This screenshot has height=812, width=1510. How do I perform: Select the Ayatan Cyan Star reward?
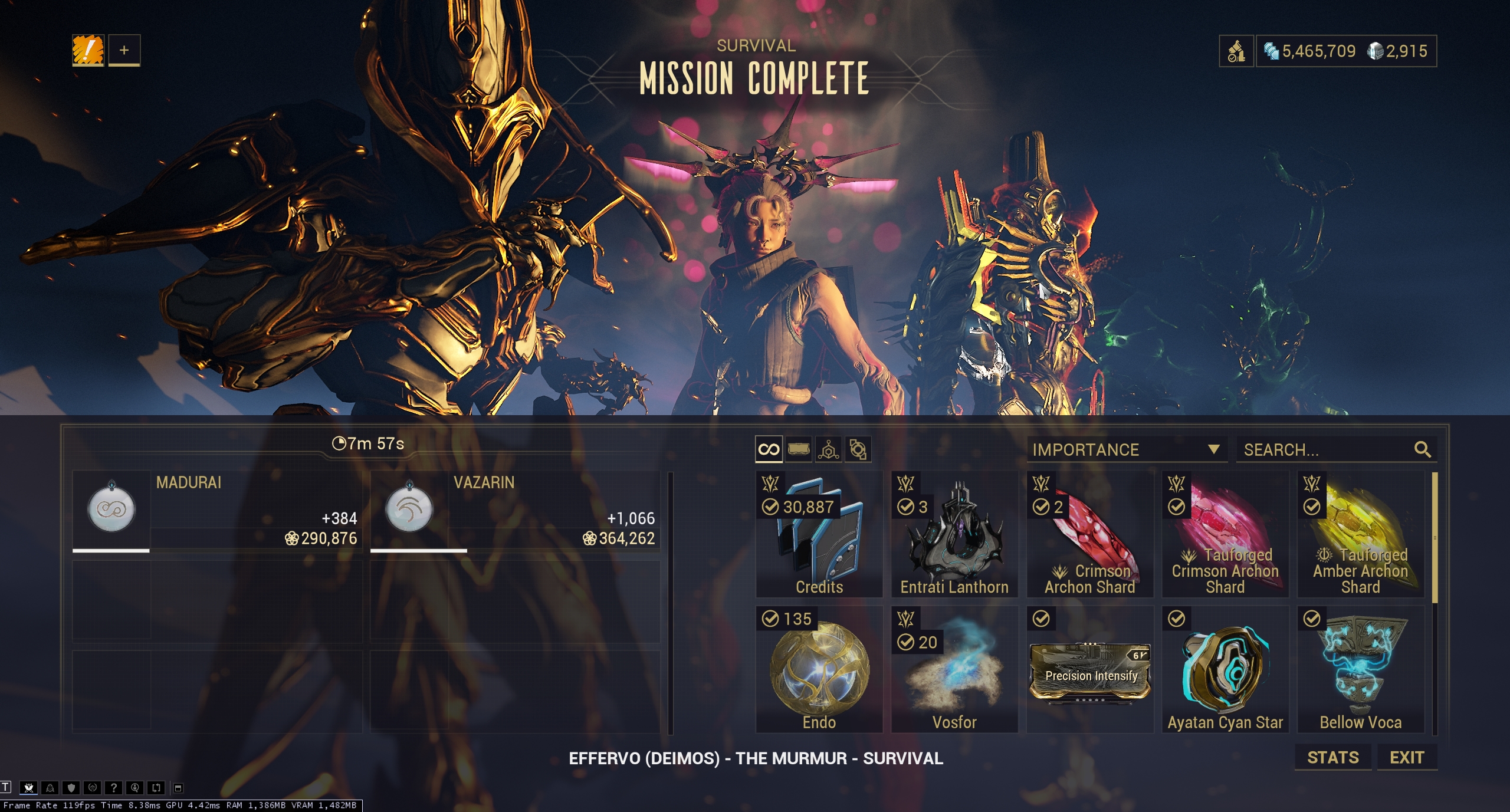[x=1225, y=669]
